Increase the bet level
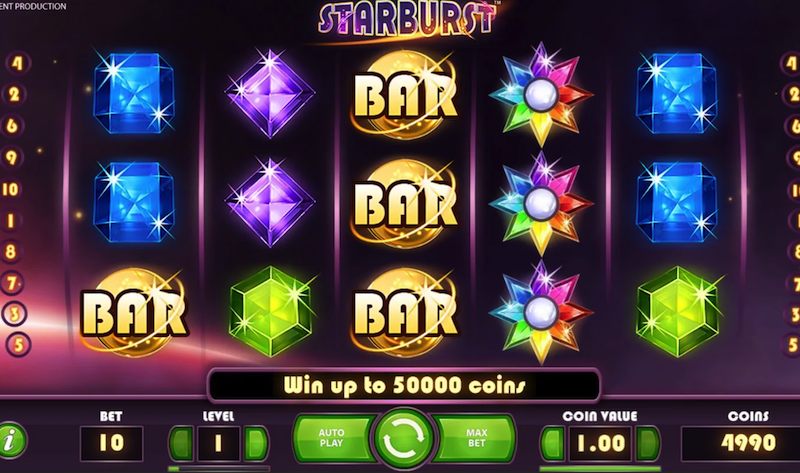 (256, 442)
